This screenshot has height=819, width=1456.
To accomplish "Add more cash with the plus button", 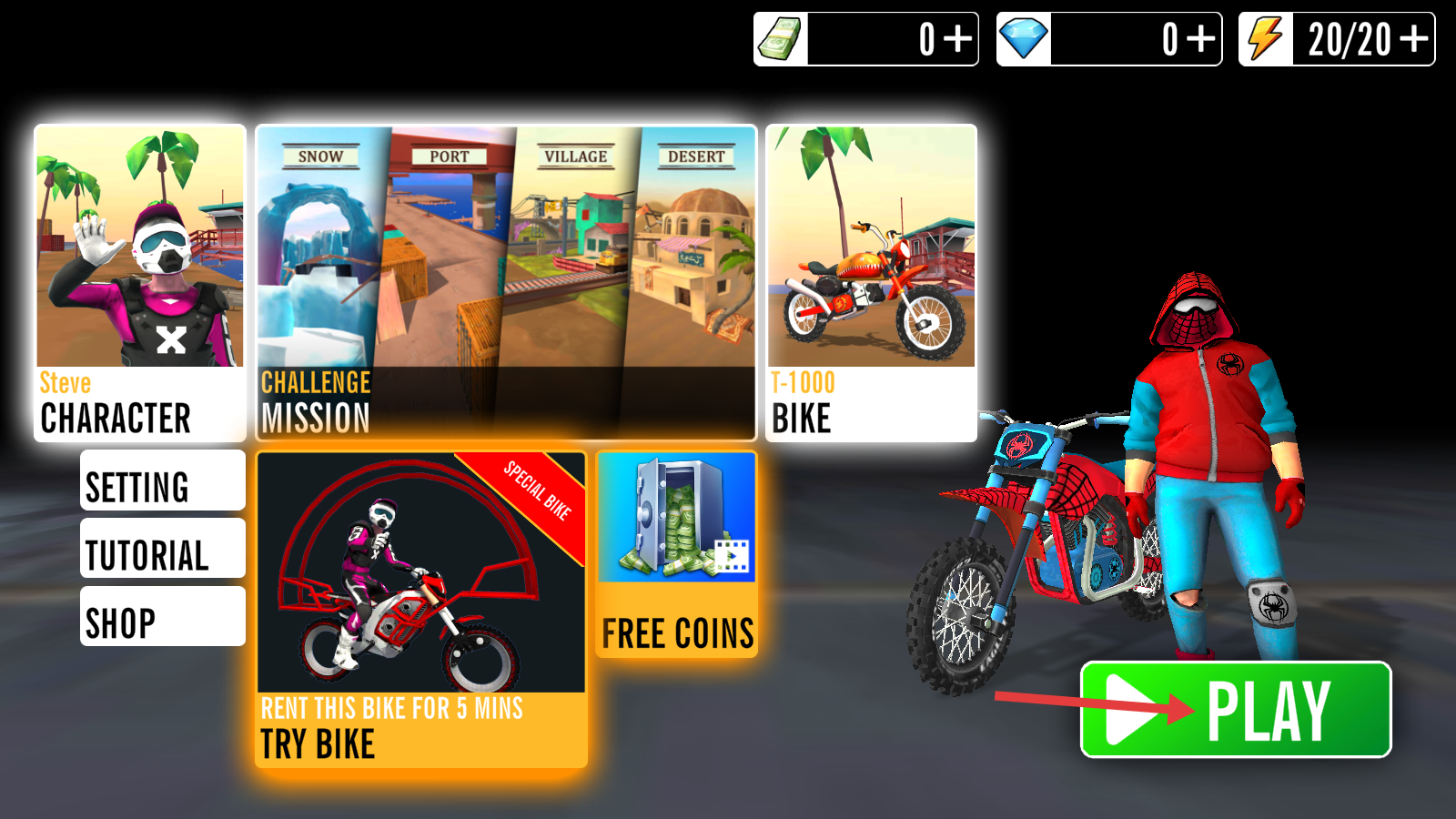I will [x=957, y=39].
